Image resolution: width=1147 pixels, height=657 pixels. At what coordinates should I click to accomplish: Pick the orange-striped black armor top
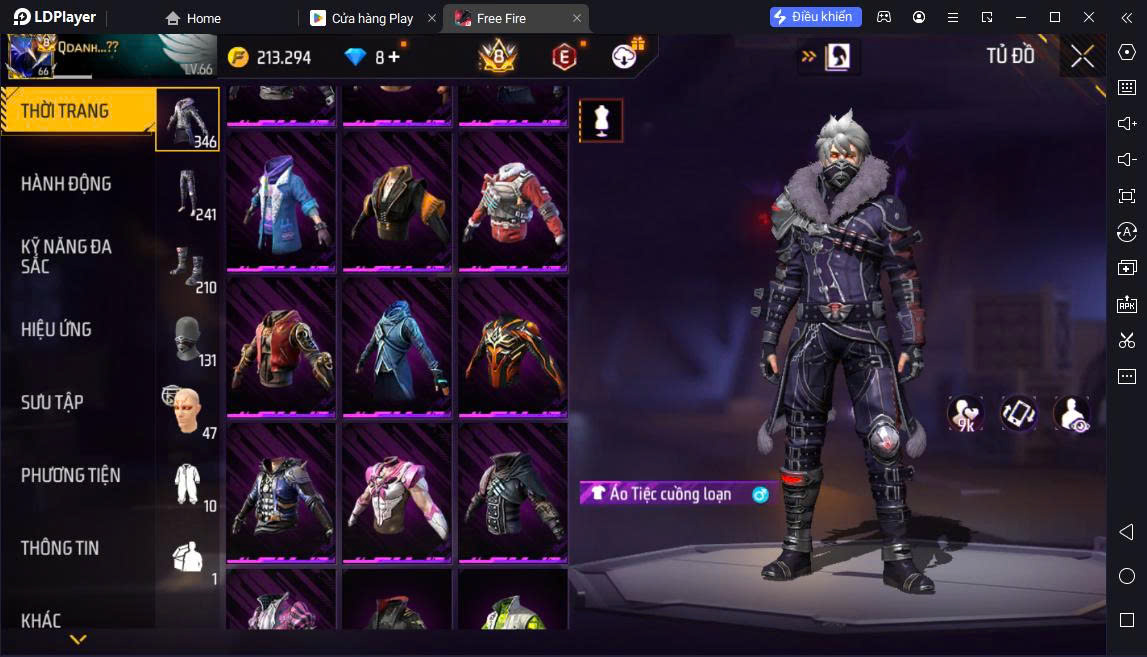(x=513, y=346)
